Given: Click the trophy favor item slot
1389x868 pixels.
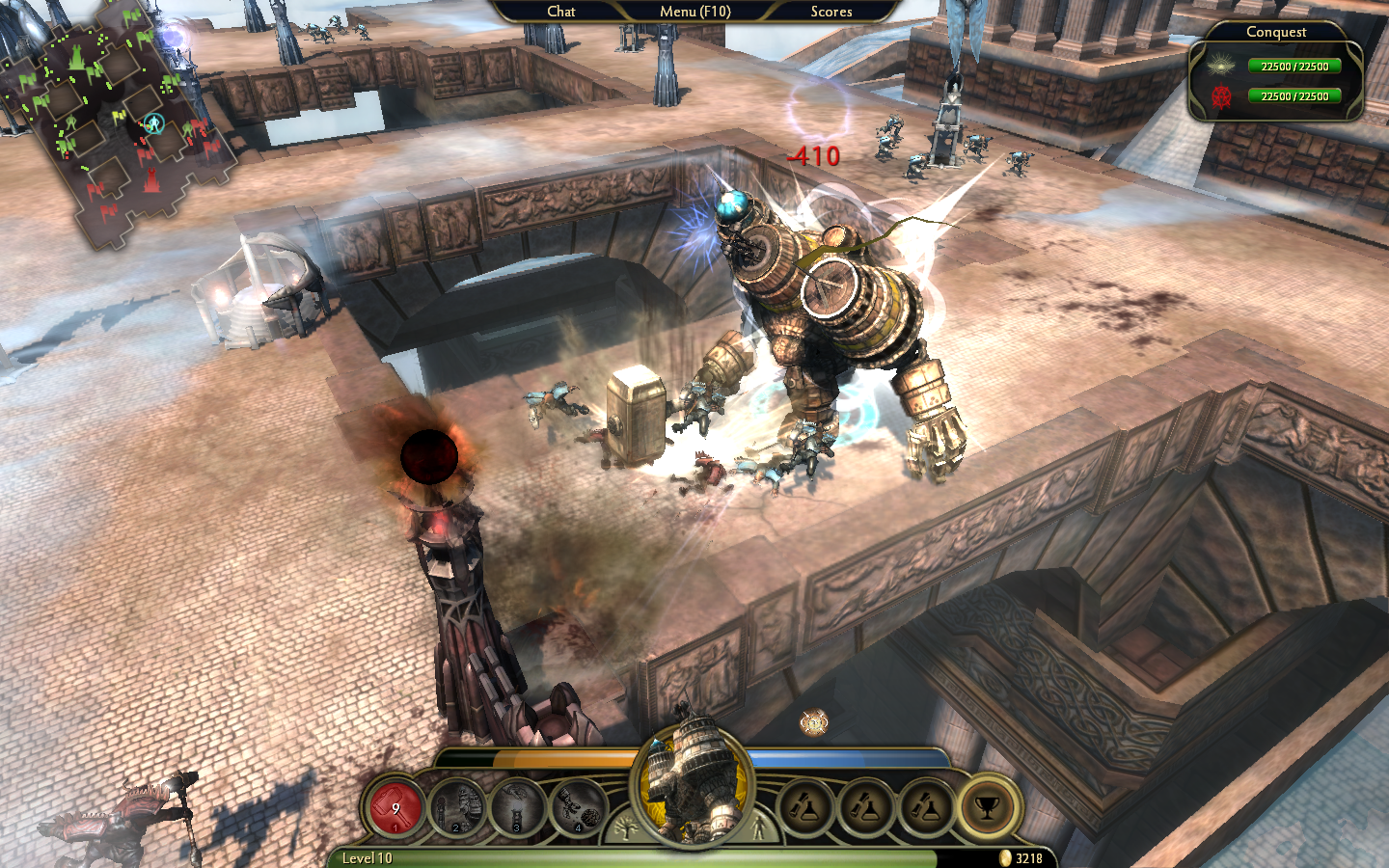Looking at the screenshot, I should click(x=987, y=808).
